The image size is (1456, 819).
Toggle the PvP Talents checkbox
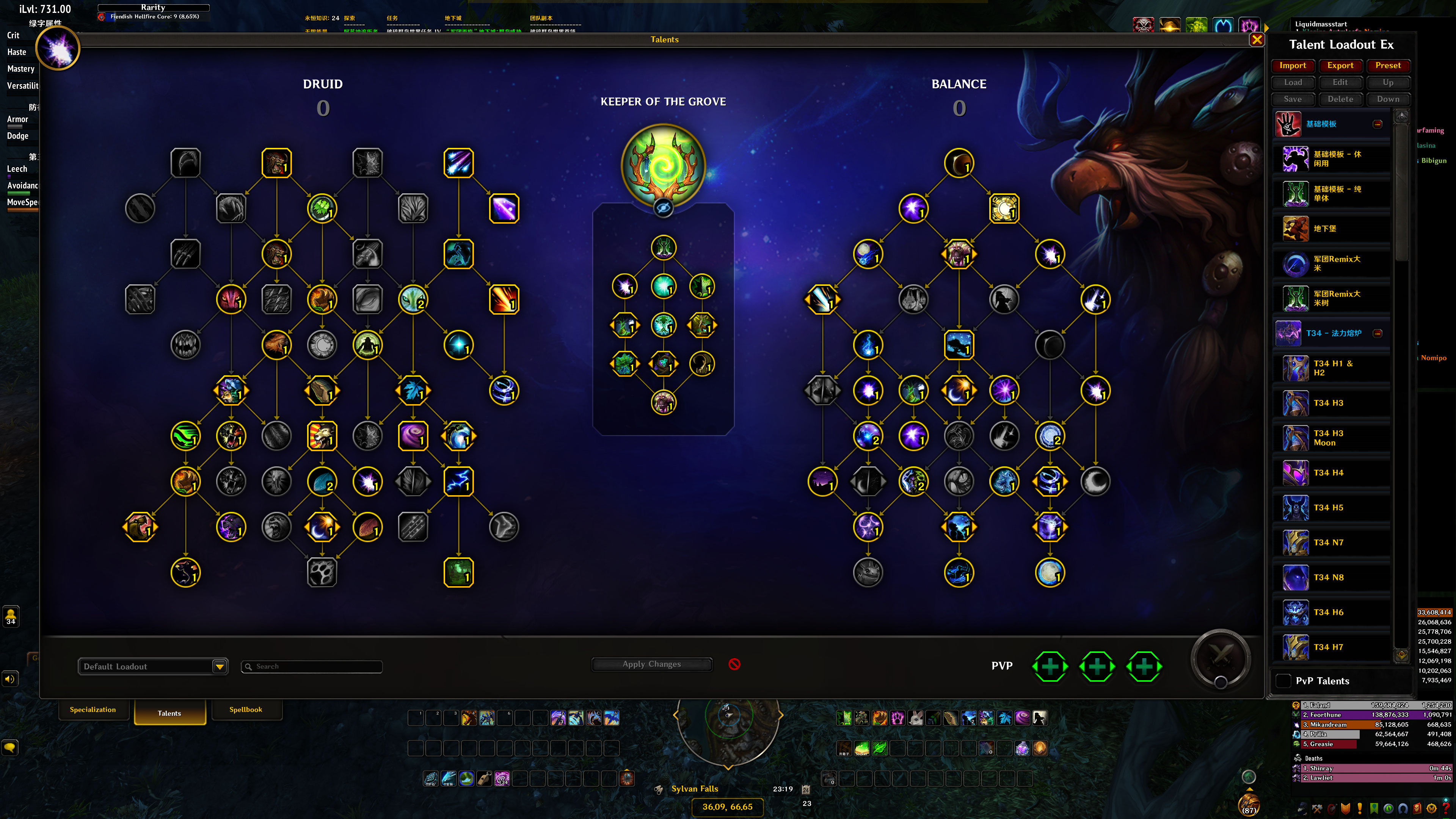1283,681
